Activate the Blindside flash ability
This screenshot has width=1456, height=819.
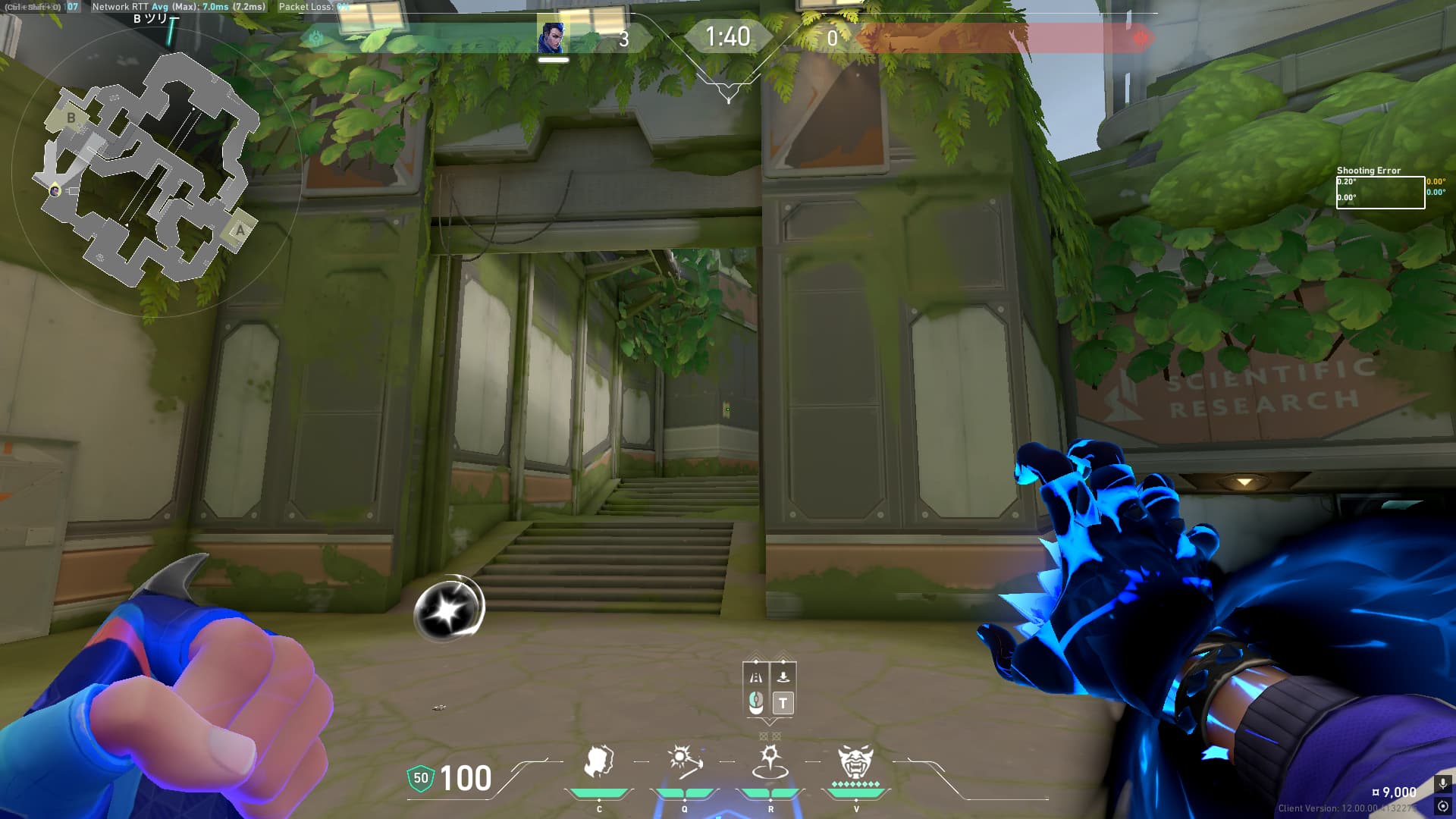685,762
